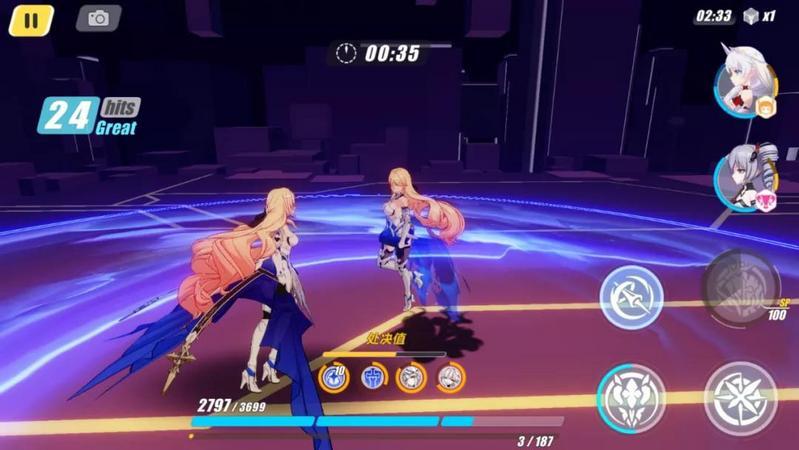The width and height of the screenshot is (799, 450).
Task: Switch to the gray-haired teammate portrait
Action: [744, 178]
